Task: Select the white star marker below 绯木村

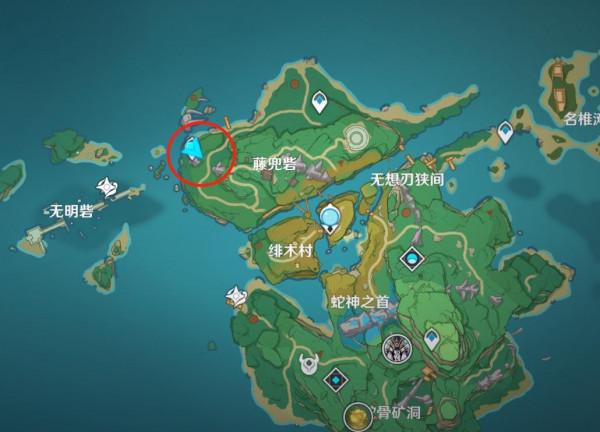Action: click(x=236, y=296)
